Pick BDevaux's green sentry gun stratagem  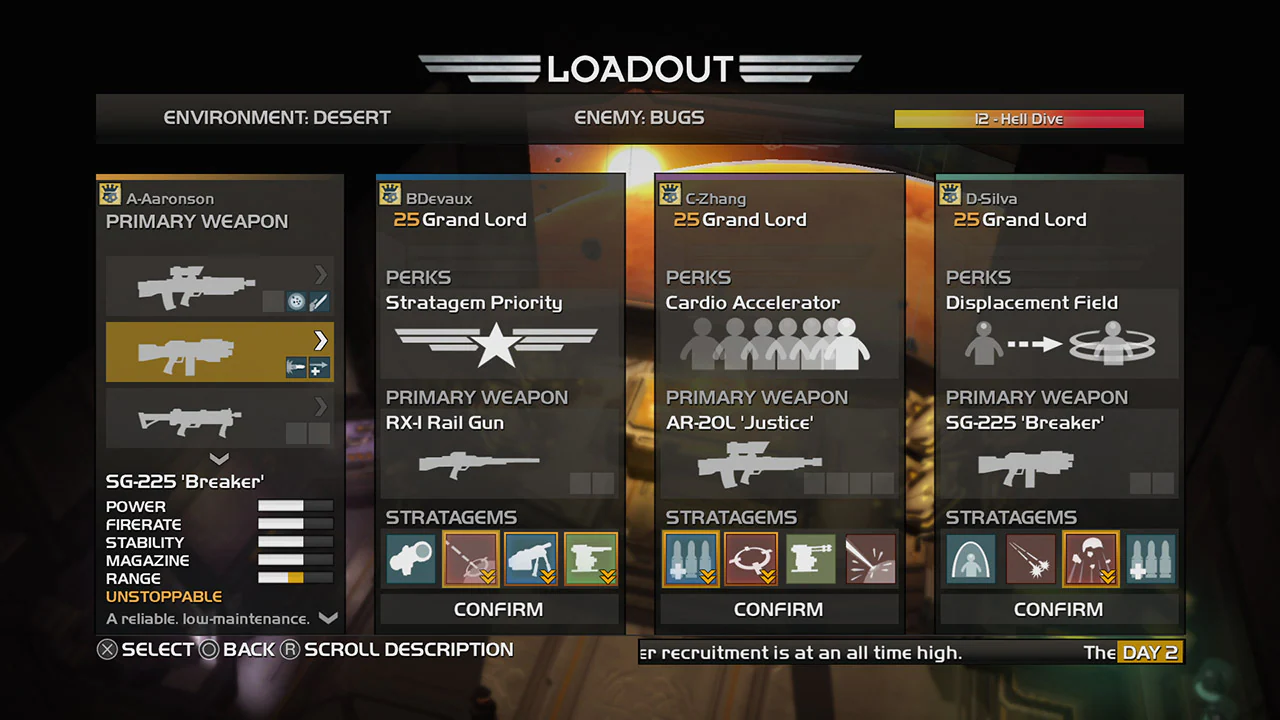(591, 559)
